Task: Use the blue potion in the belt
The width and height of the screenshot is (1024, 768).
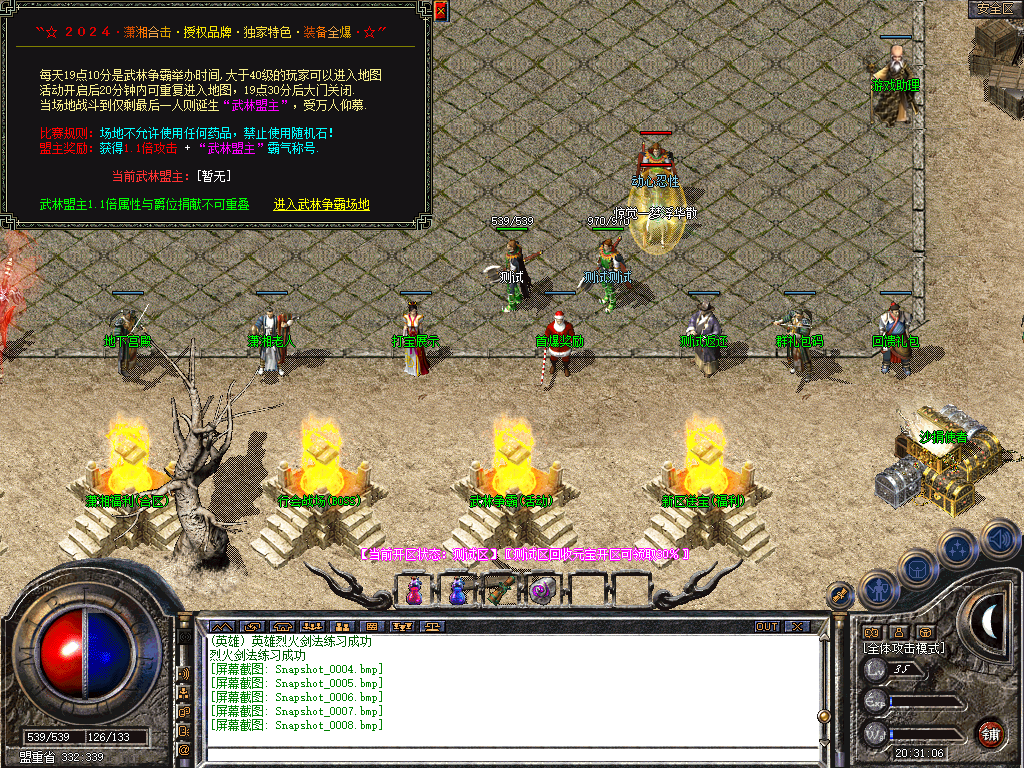Action: coord(456,591)
